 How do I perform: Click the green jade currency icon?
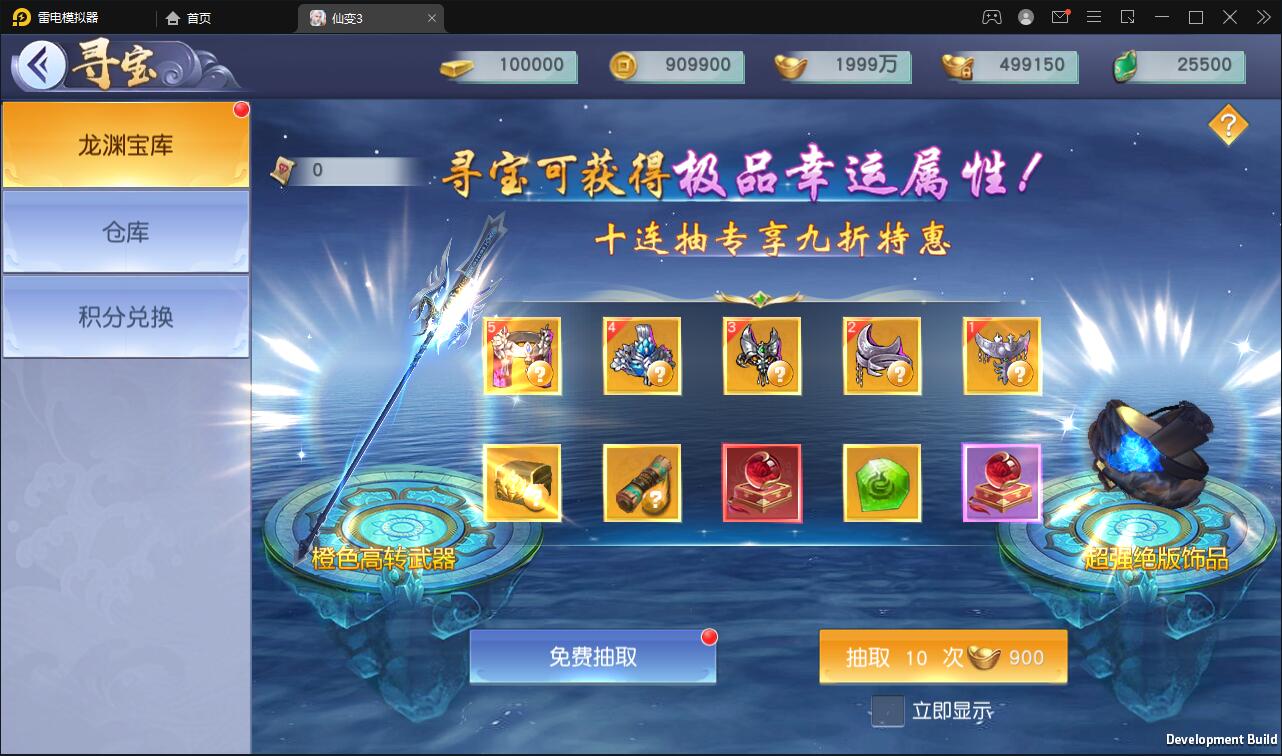(1124, 66)
